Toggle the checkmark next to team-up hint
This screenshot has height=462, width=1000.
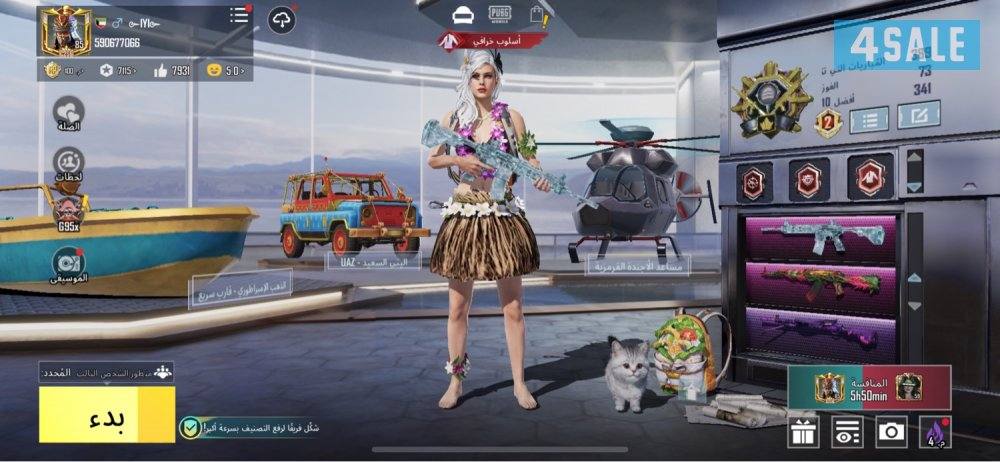188,428
